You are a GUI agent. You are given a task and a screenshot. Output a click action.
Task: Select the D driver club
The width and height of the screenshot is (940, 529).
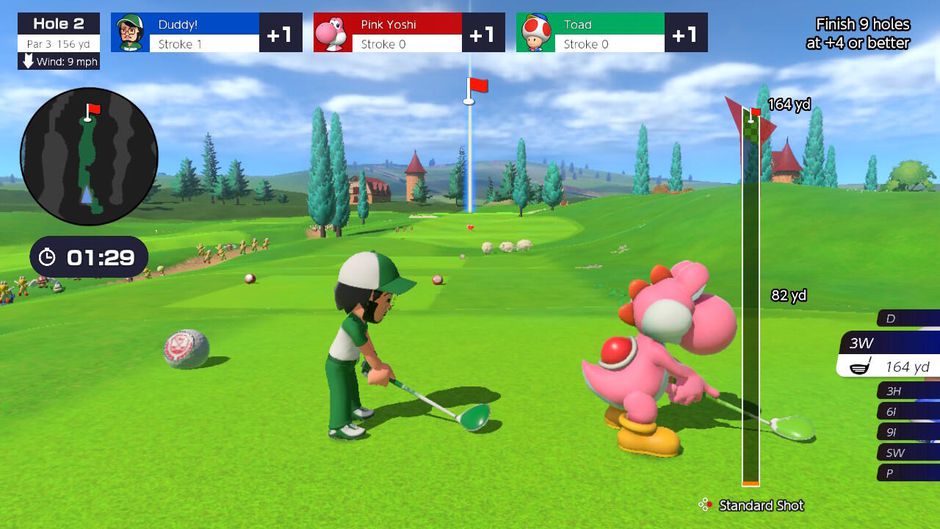click(x=905, y=319)
